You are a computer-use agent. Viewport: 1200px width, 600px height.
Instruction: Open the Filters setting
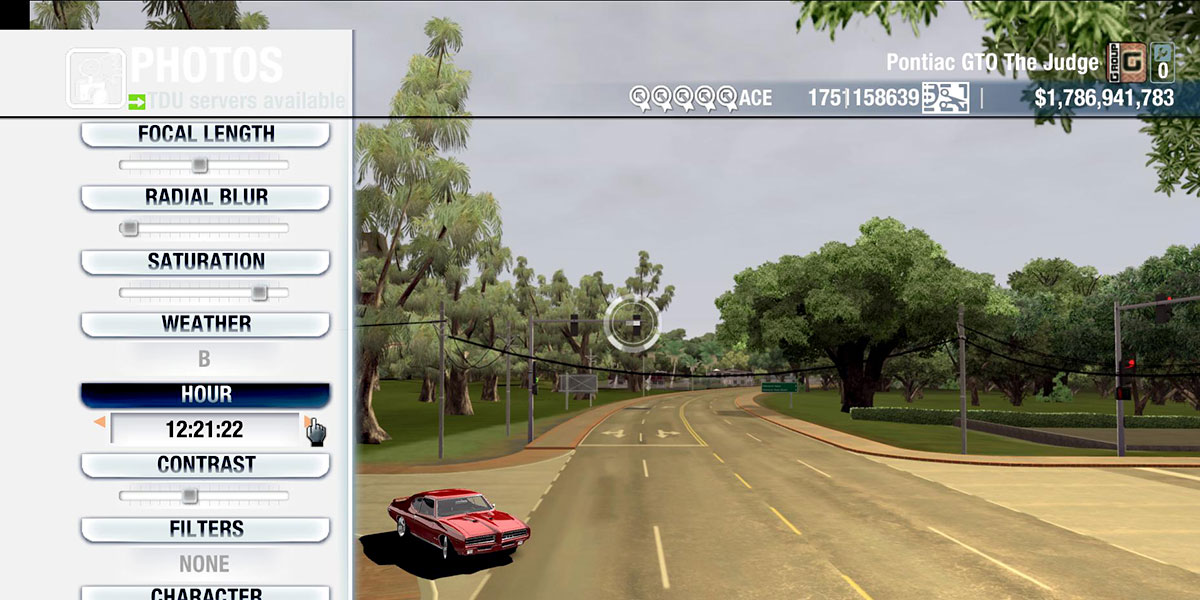pos(205,528)
